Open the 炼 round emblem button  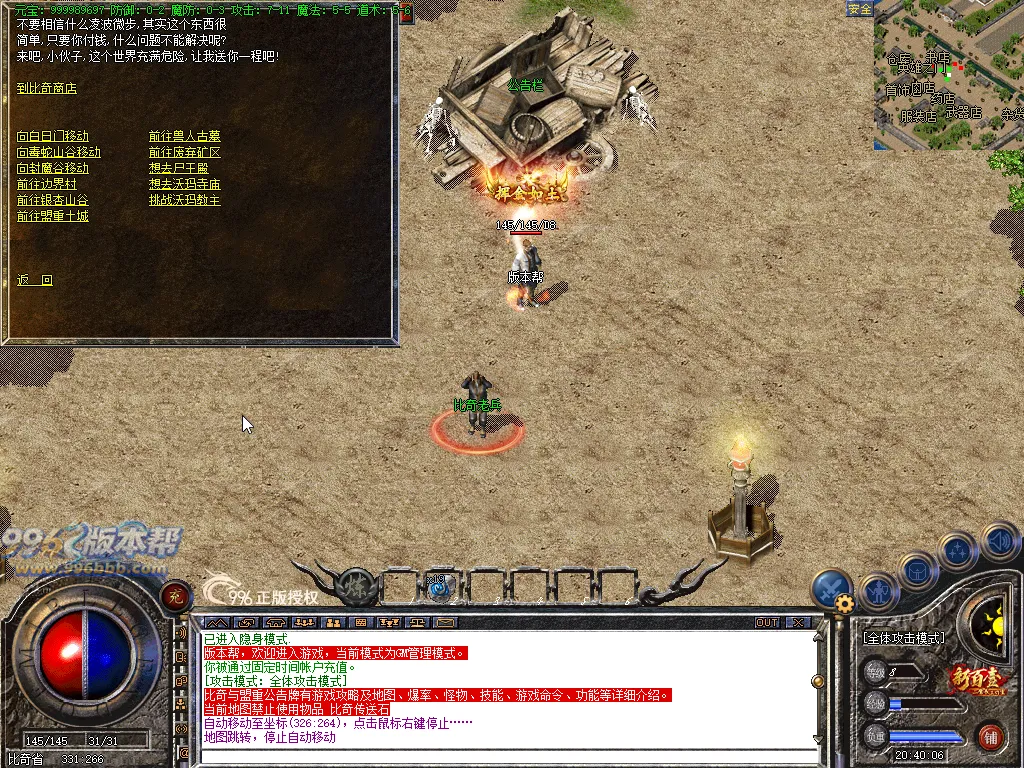click(356, 586)
